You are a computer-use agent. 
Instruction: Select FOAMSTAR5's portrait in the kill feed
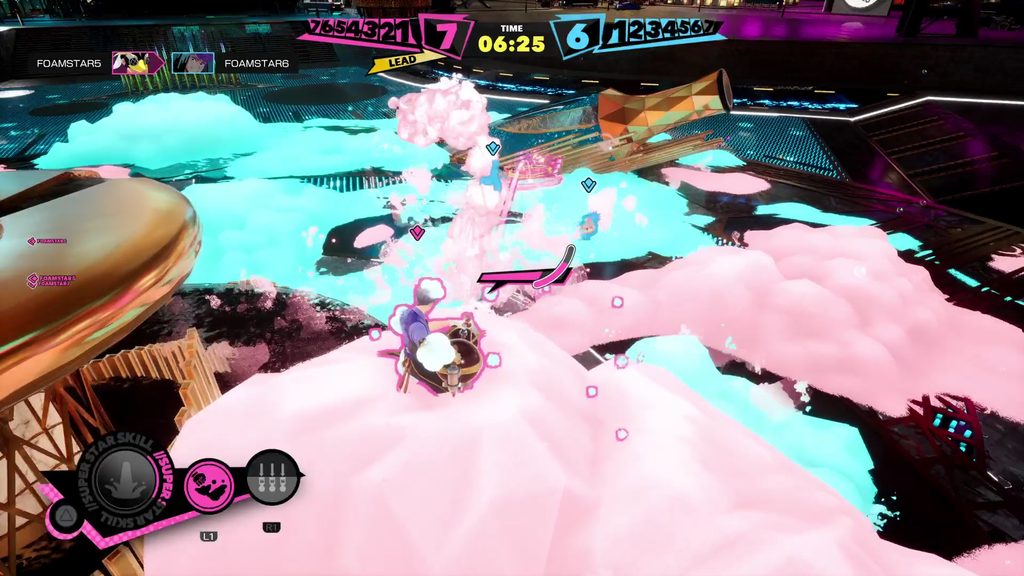coord(132,63)
